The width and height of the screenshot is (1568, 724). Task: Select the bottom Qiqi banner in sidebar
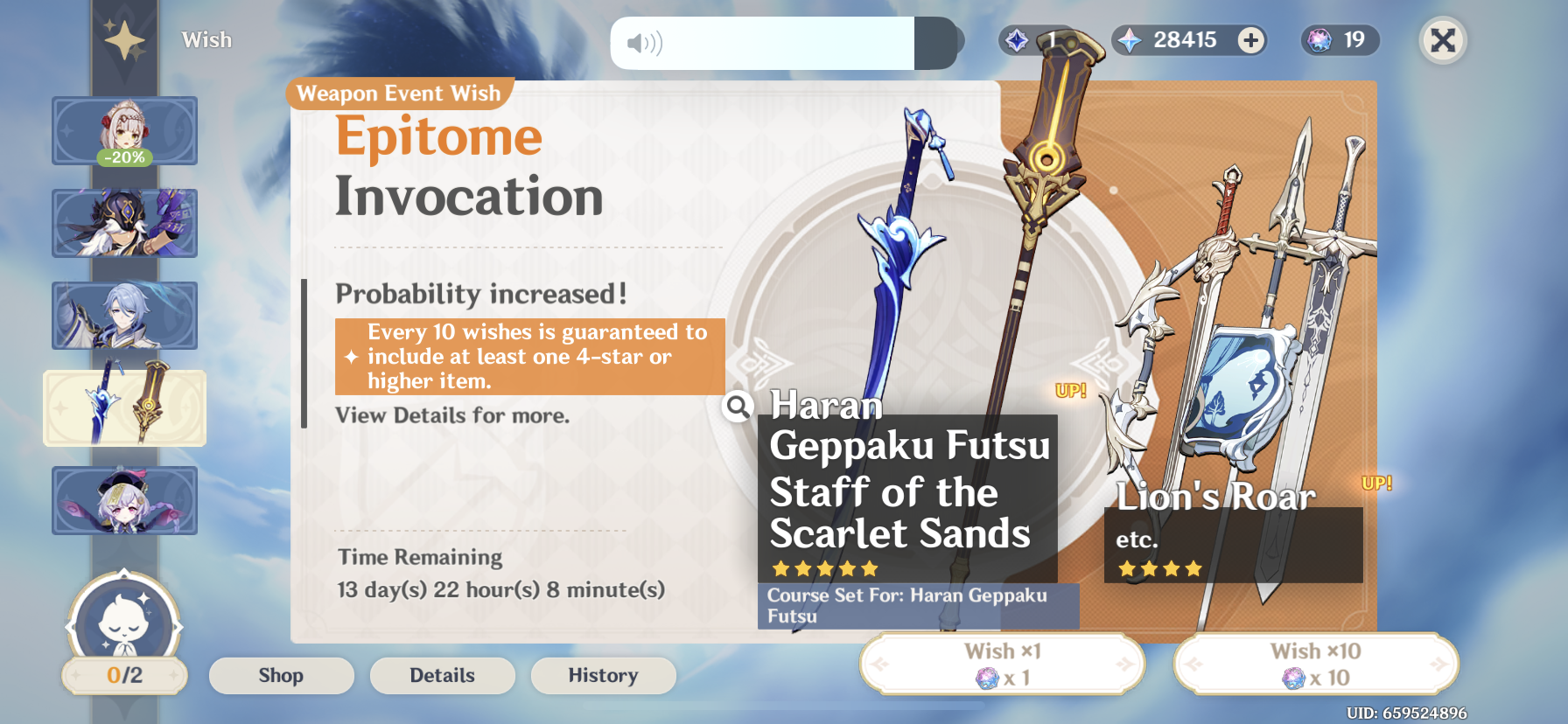pos(124,500)
